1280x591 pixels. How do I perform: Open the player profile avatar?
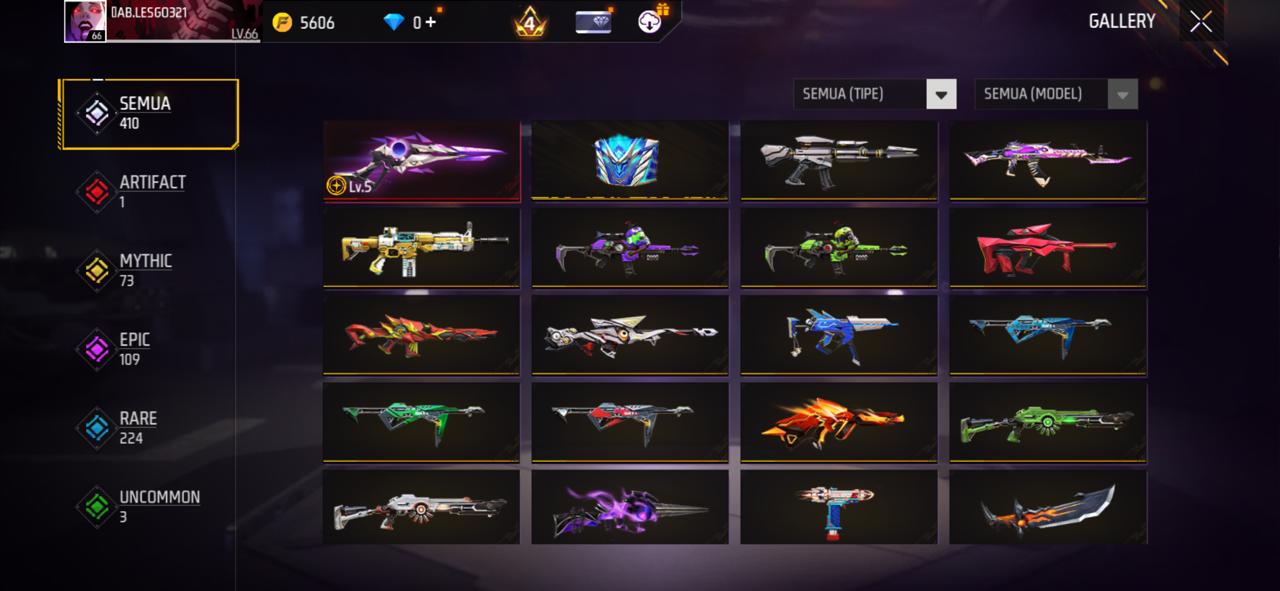tap(86, 22)
